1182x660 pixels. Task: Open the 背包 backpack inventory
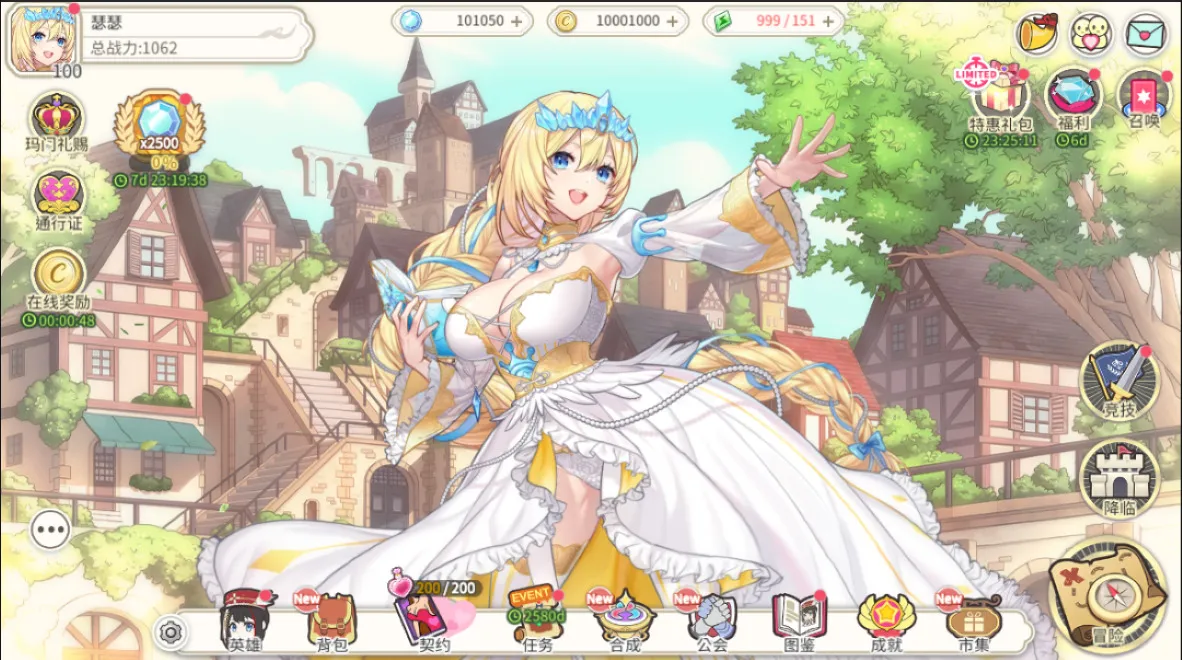point(331,622)
